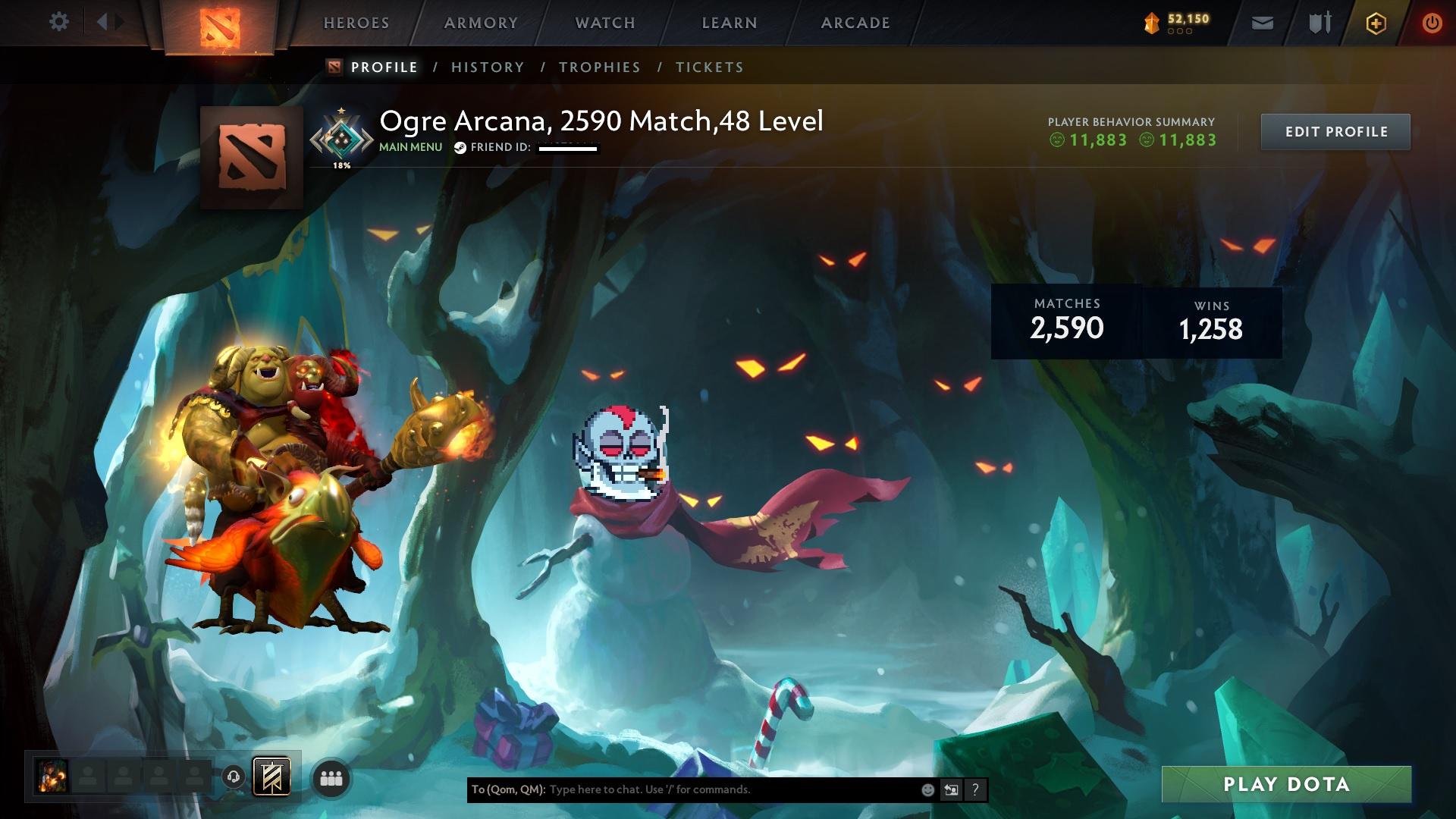Open the friends list icon near chat
1456x819 pixels.
pyautogui.click(x=331, y=778)
